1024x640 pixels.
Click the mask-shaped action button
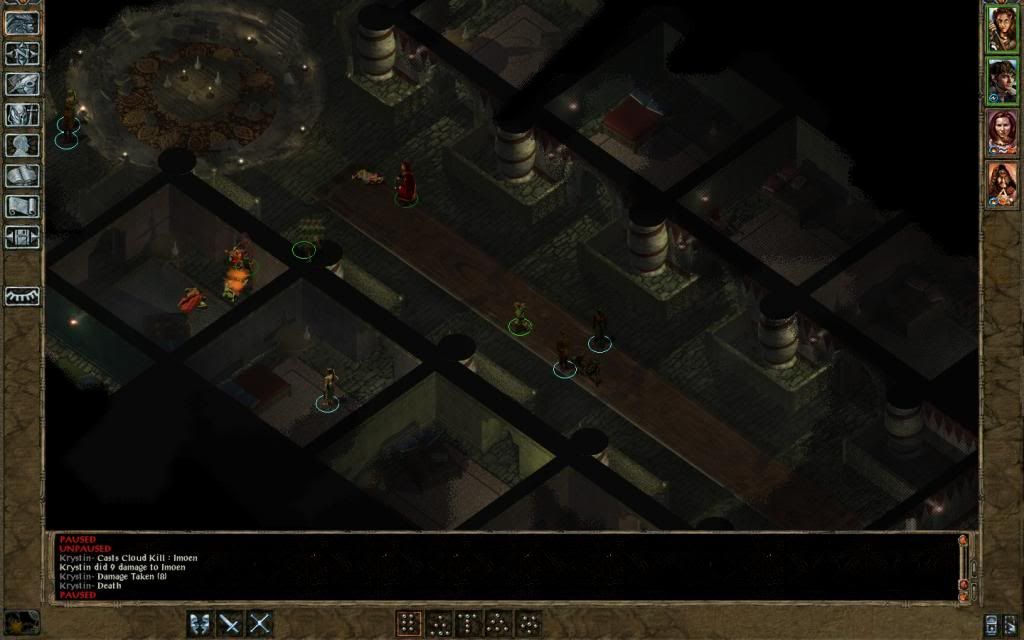point(200,623)
